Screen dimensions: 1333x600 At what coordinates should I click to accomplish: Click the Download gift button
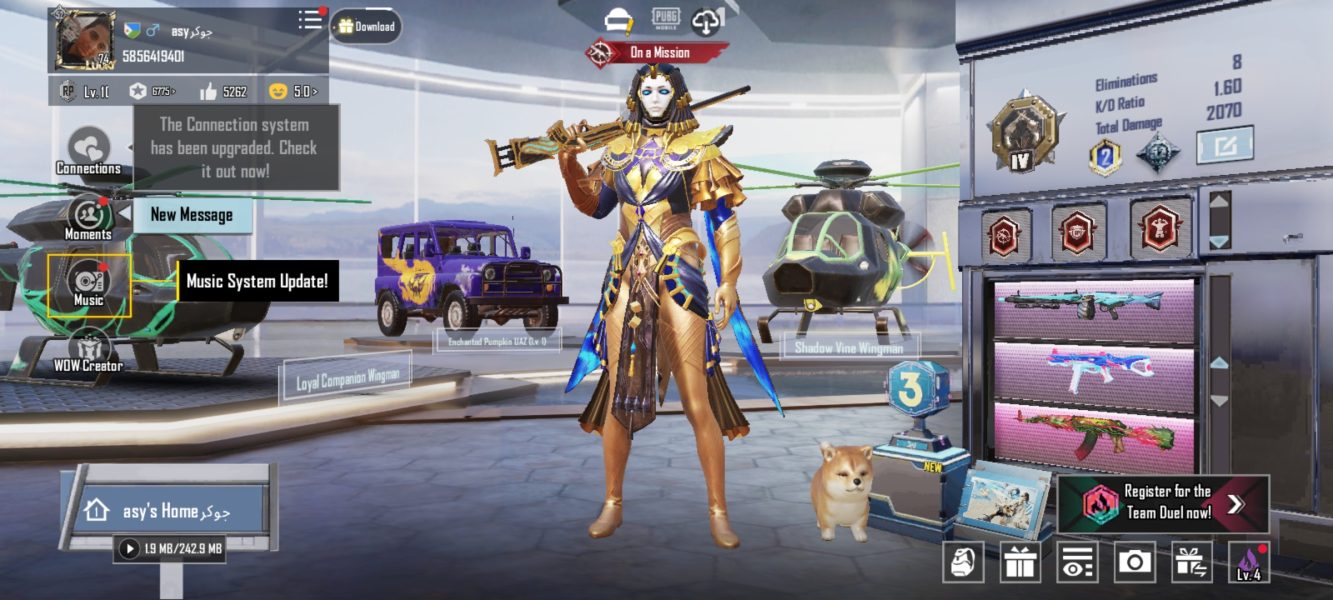(x=366, y=26)
